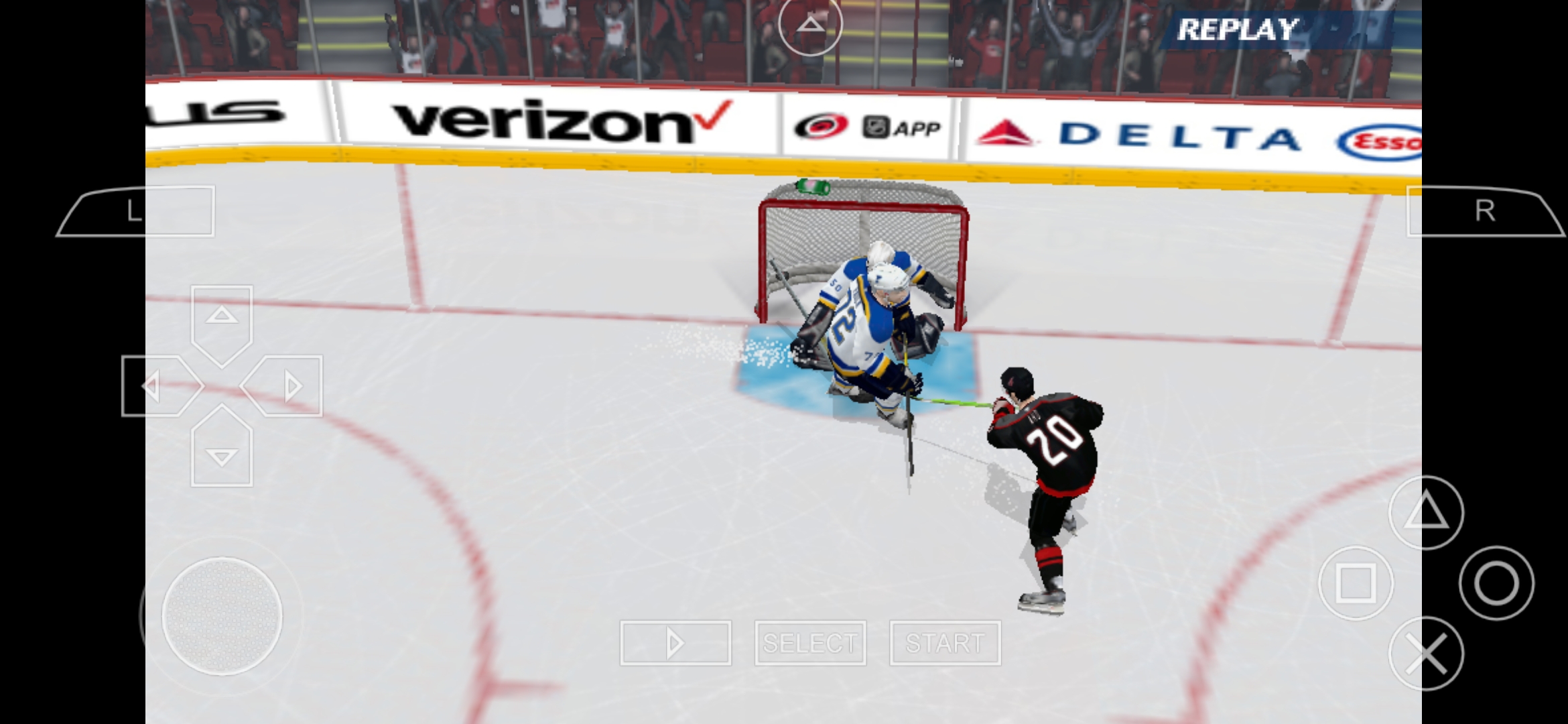Image resolution: width=1568 pixels, height=724 pixels.
Task: Tap the circle touch button
Action: [1496, 583]
